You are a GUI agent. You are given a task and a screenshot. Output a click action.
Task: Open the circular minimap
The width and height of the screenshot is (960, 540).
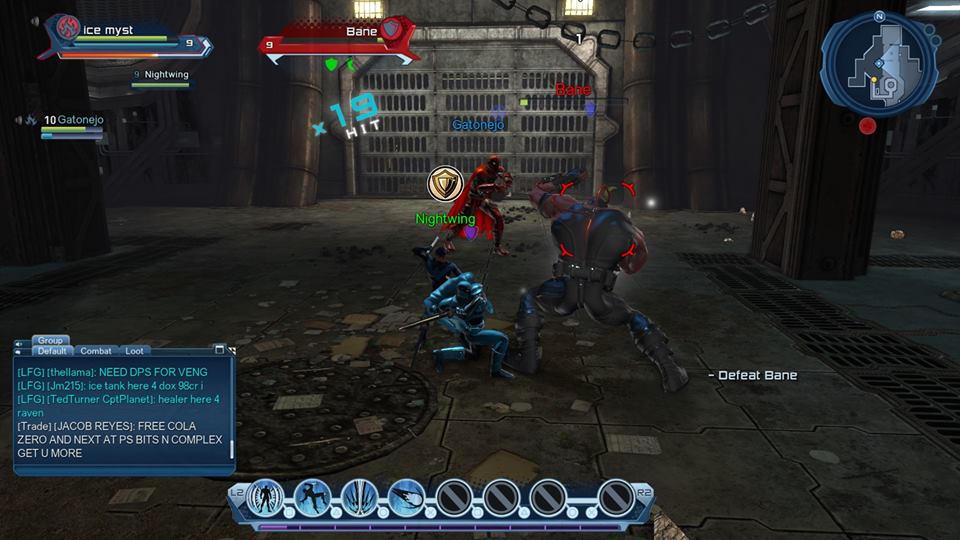(x=878, y=65)
